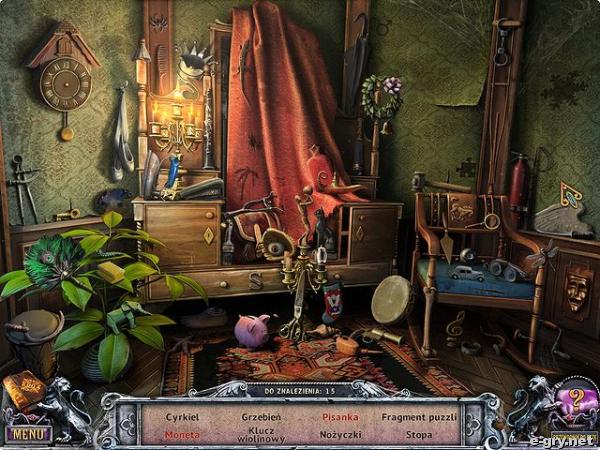This screenshot has height=450, width=600.
Task: Select Nożyczki in the item list
Action: [x=339, y=435]
